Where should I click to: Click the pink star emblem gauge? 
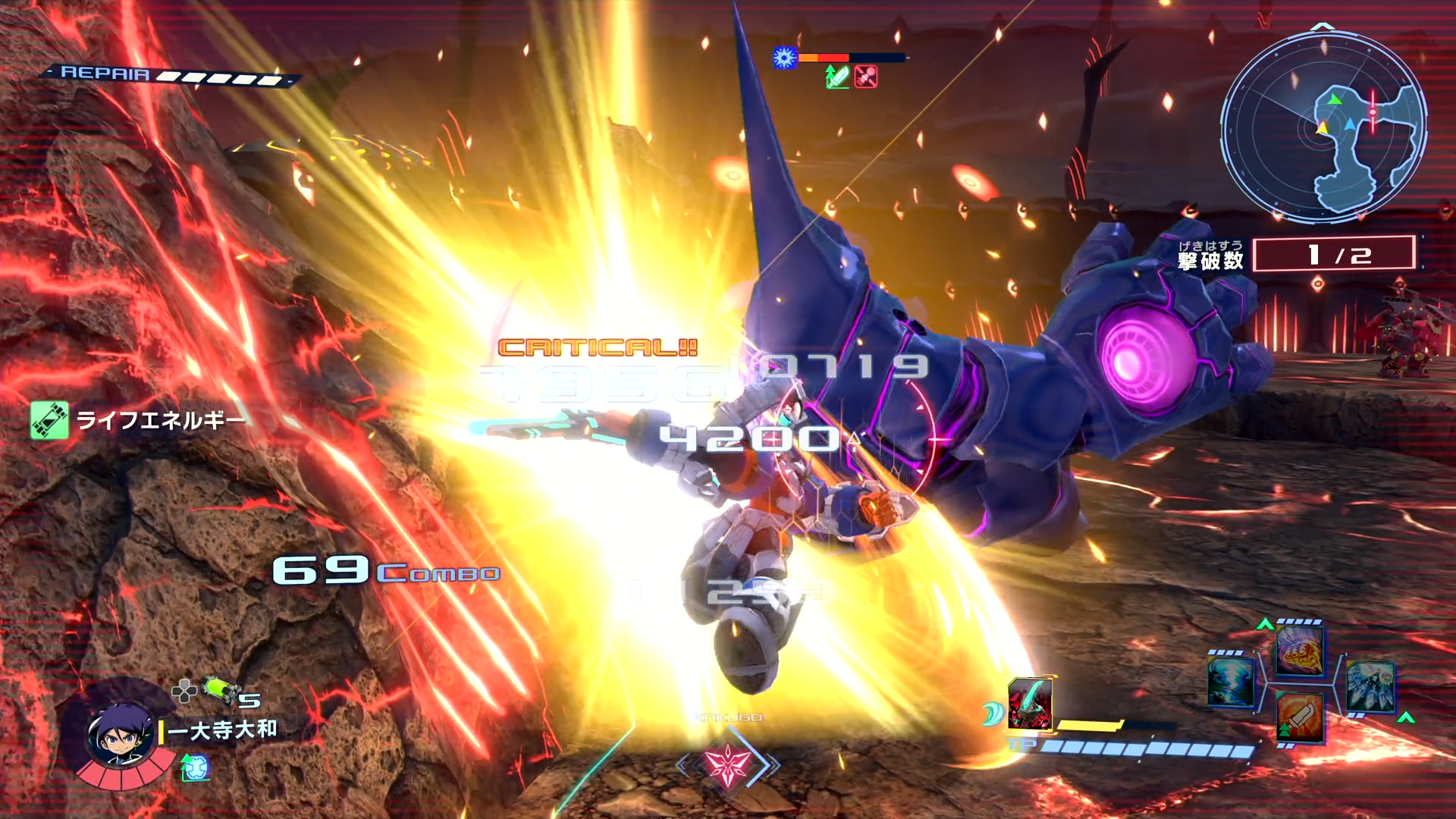coord(727,764)
